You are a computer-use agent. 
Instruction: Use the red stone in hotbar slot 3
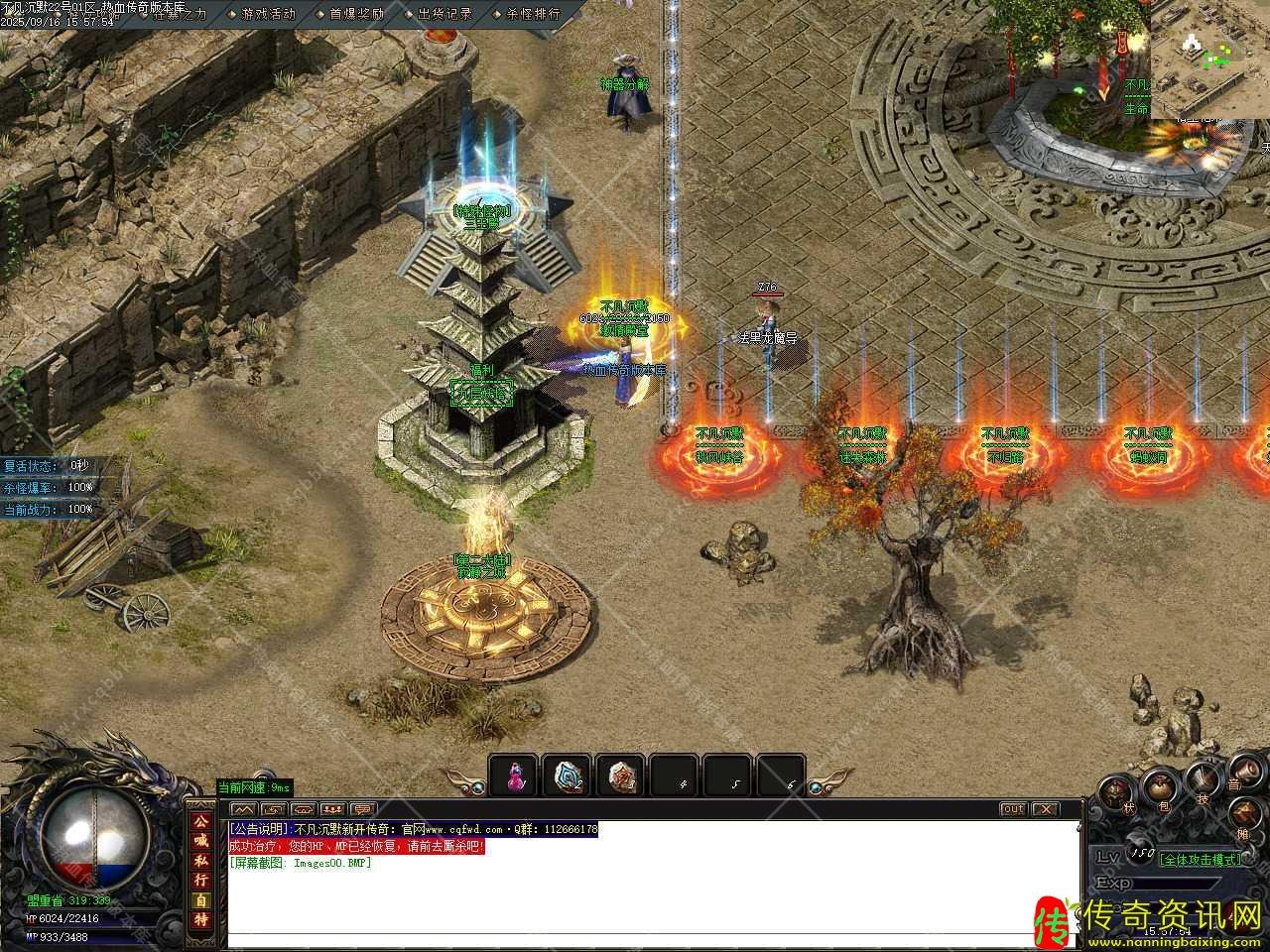[622, 775]
